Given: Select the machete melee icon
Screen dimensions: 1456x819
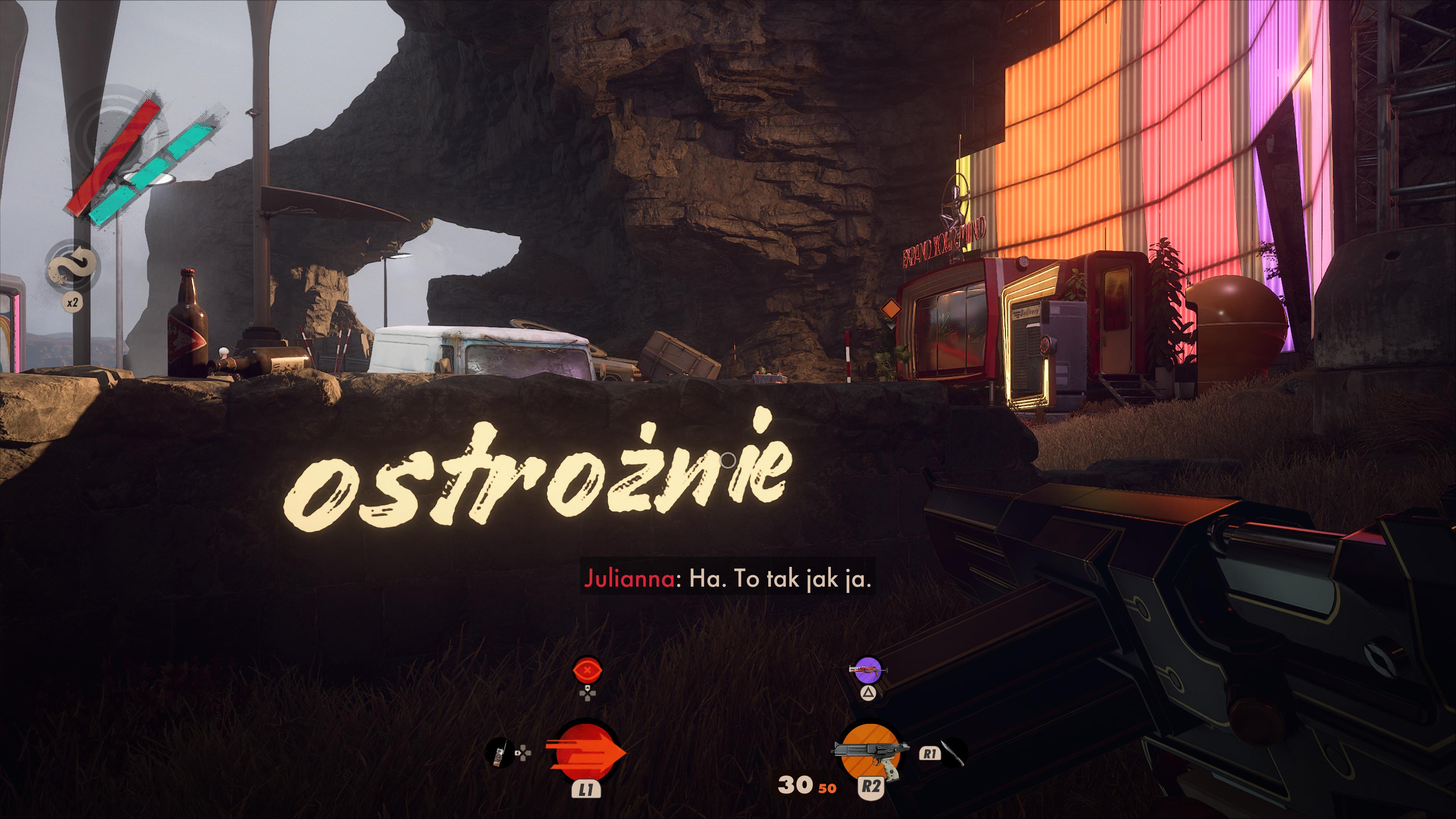Looking at the screenshot, I should 953,753.
